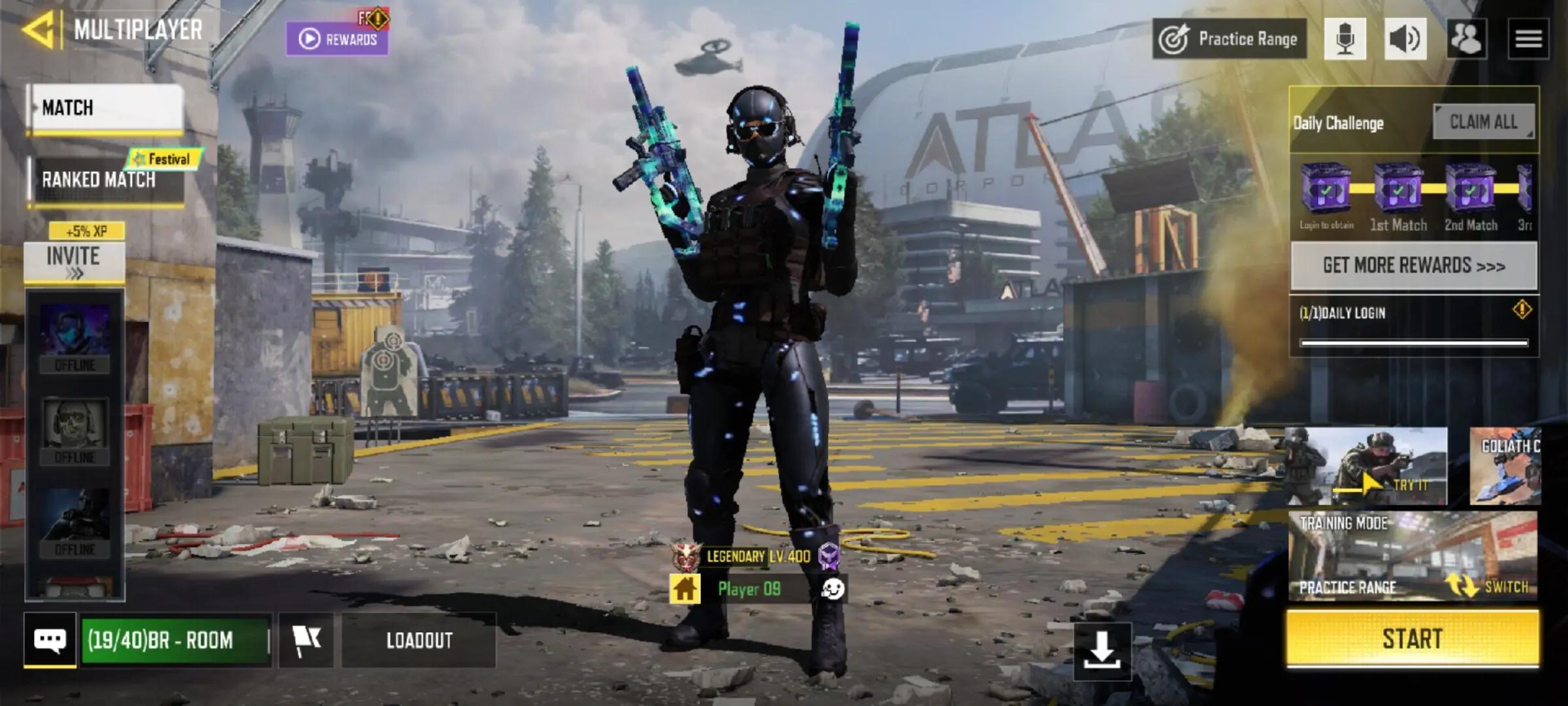The image size is (1568, 706).
Task: Open the chat speech-bubble icon
Action: point(50,640)
